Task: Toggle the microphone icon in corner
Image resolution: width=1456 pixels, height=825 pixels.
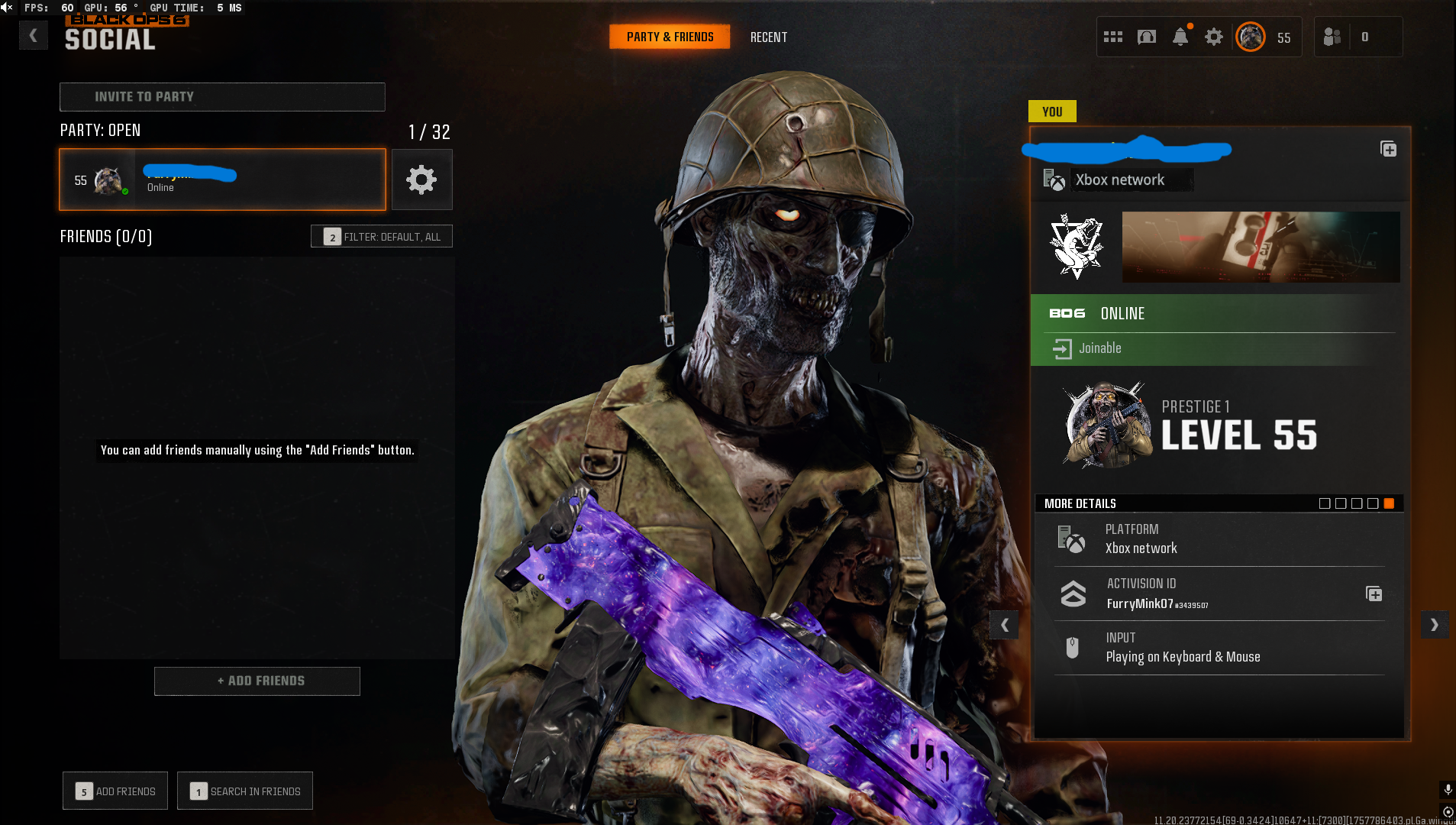Action: click(1448, 789)
